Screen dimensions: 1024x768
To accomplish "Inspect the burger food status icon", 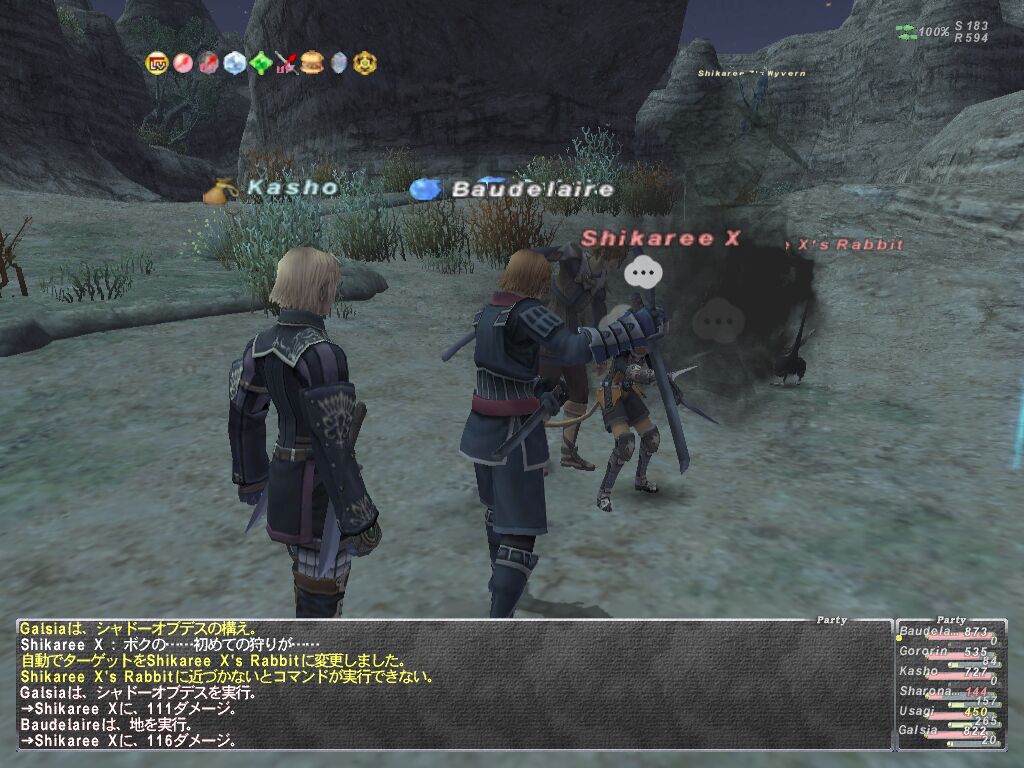I will (x=313, y=63).
